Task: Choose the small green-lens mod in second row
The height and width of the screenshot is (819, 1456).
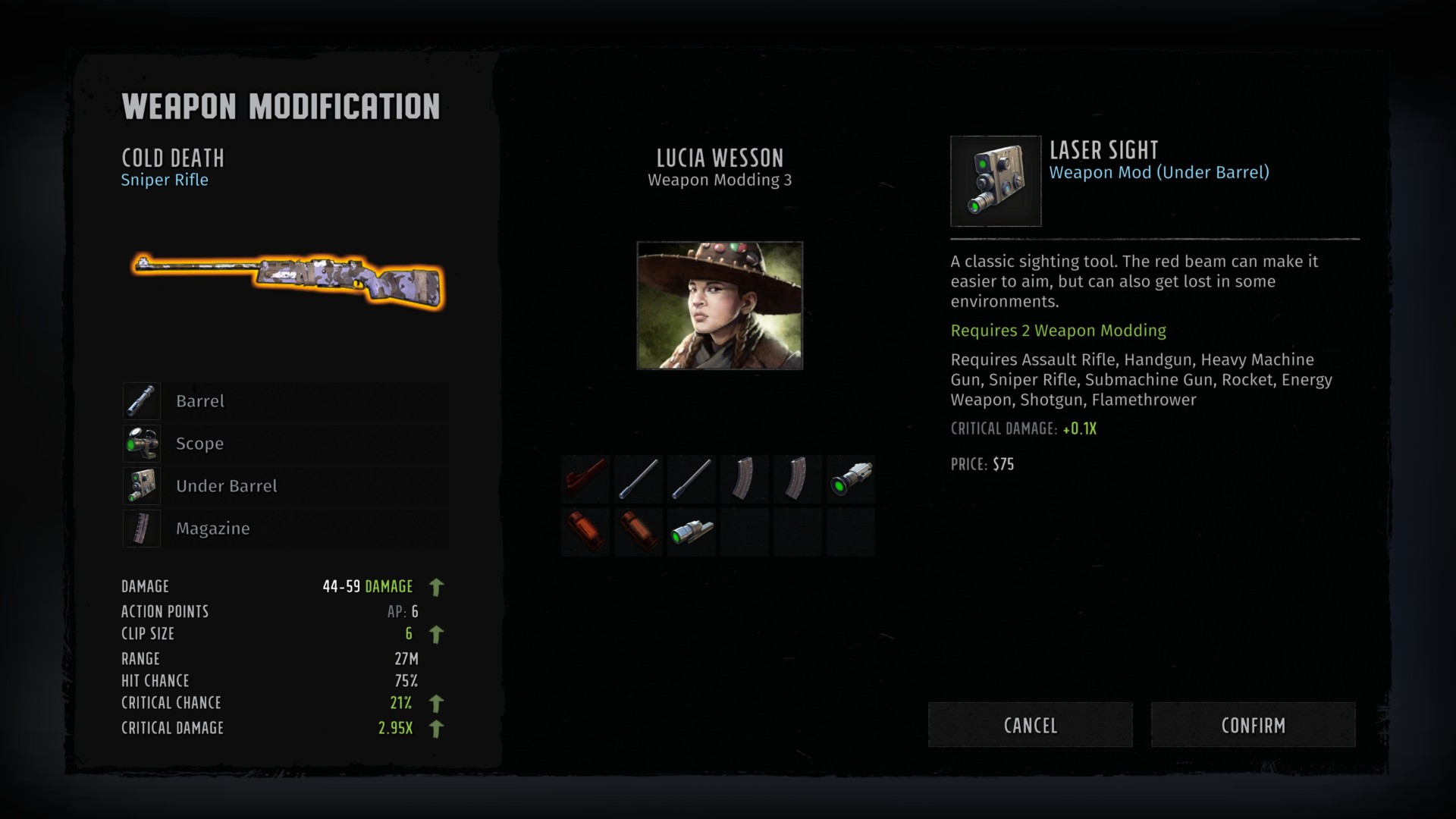Action: pos(692,532)
